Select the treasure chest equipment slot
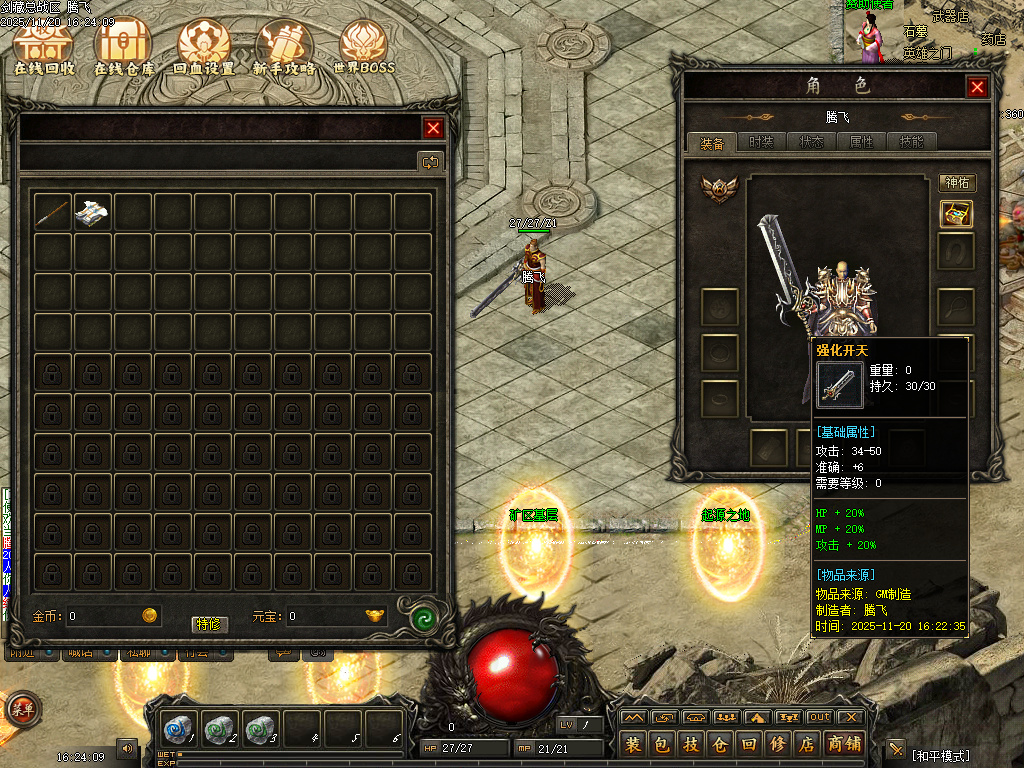This screenshot has height=768, width=1024. 956,214
